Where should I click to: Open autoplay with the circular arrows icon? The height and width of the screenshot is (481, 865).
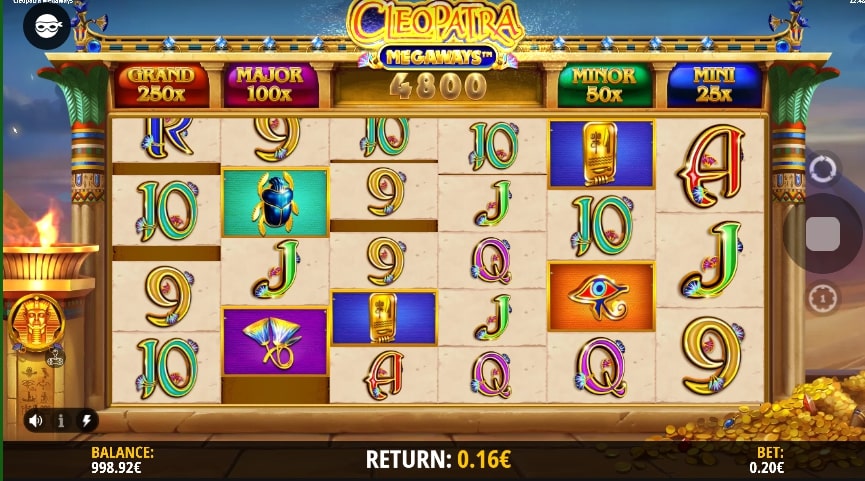point(822,169)
